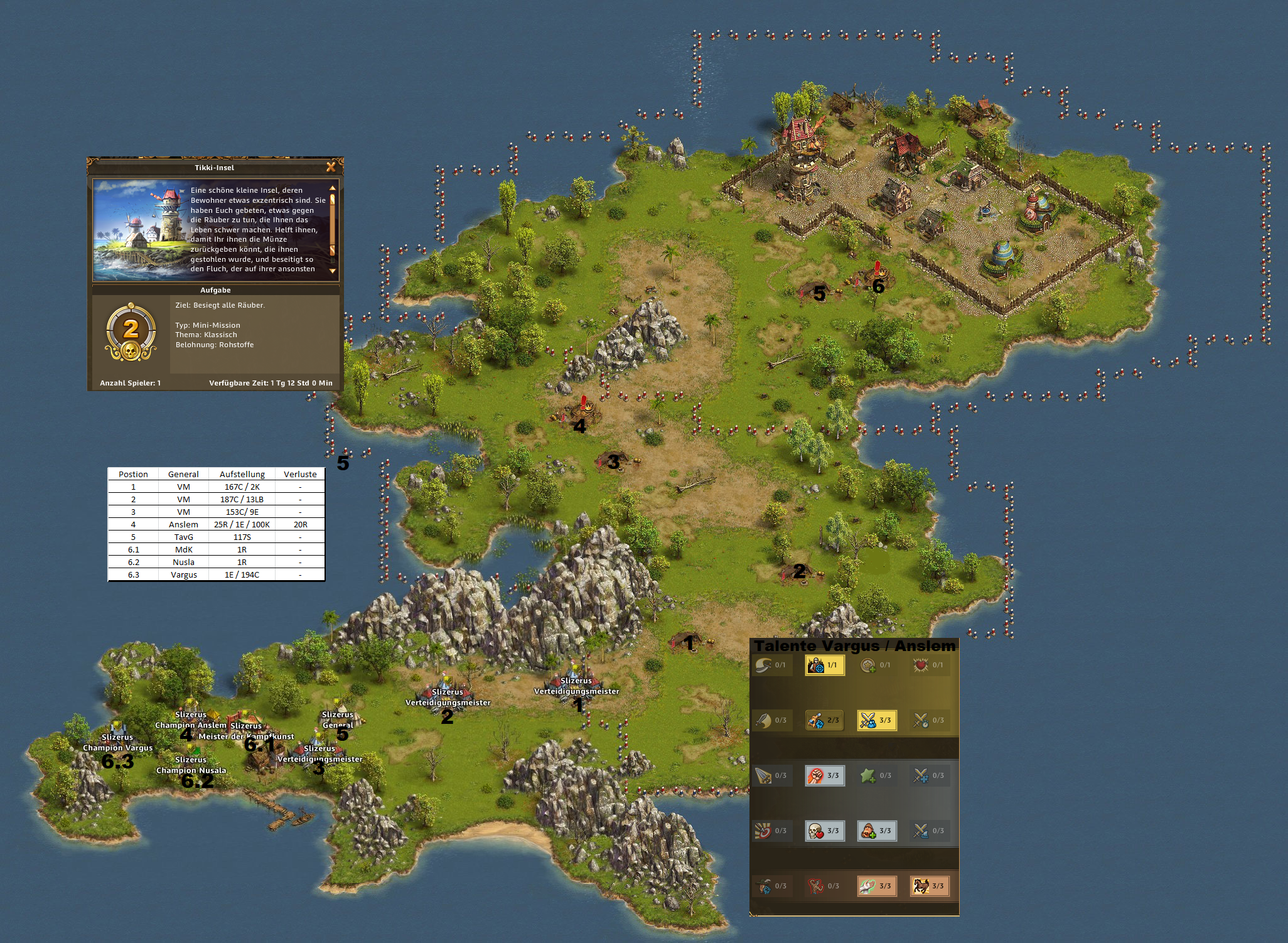This screenshot has height=943, width=1288.
Task: Choose the bearded soldier with green plus talent
Action: pyautogui.click(x=876, y=831)
